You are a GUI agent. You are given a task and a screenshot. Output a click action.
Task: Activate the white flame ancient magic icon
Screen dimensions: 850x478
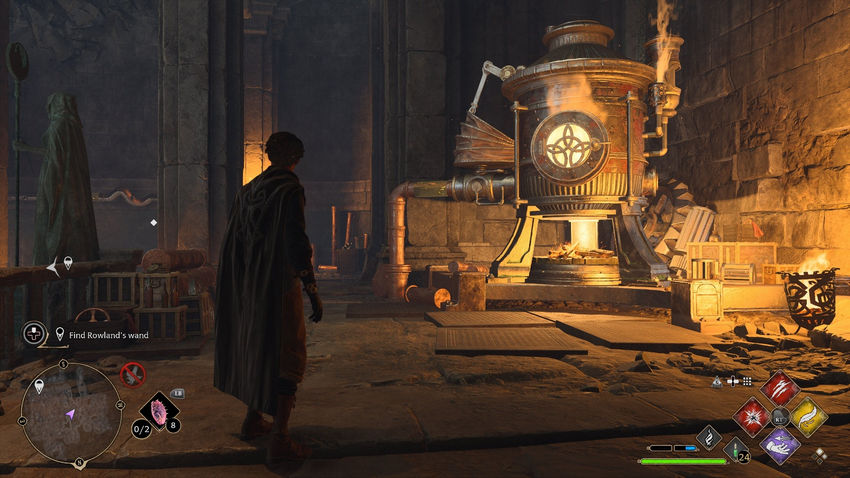[x=708, y=436]
